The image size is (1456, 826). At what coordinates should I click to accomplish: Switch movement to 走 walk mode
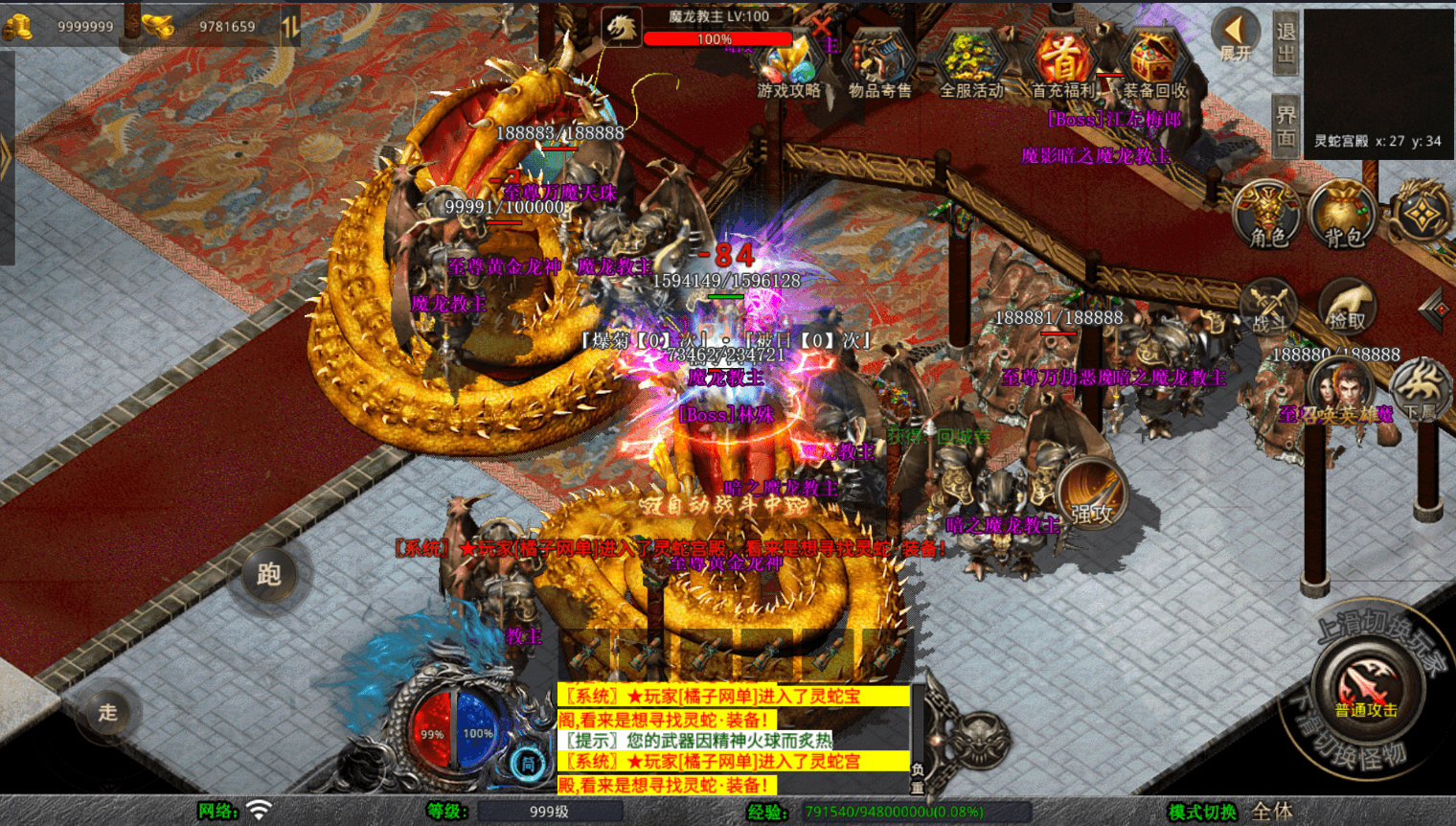point(107,712)
